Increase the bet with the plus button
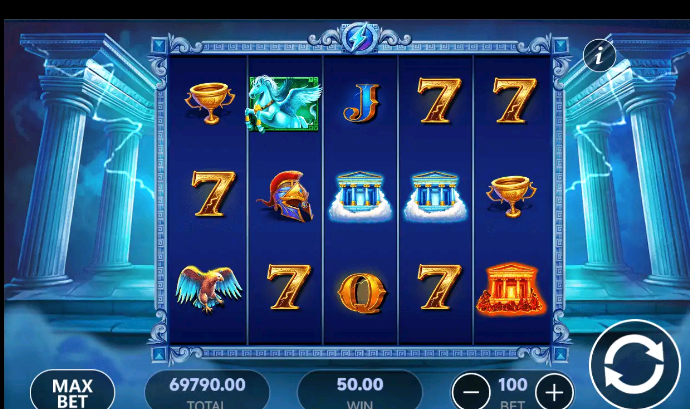This screenshot has width=690, height=409. [x=554, y=390]
